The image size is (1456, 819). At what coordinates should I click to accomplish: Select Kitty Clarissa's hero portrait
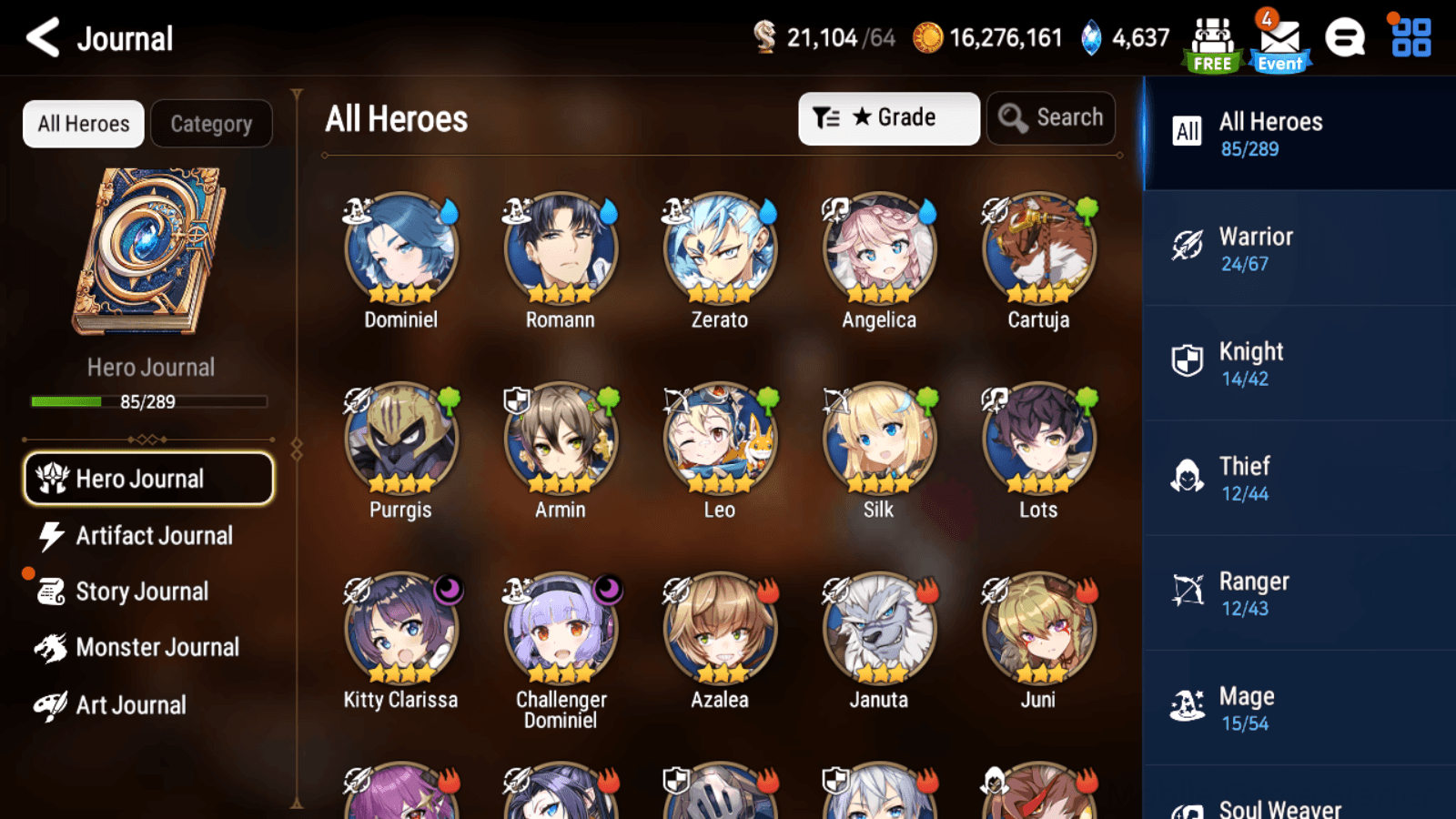(399, 627)
